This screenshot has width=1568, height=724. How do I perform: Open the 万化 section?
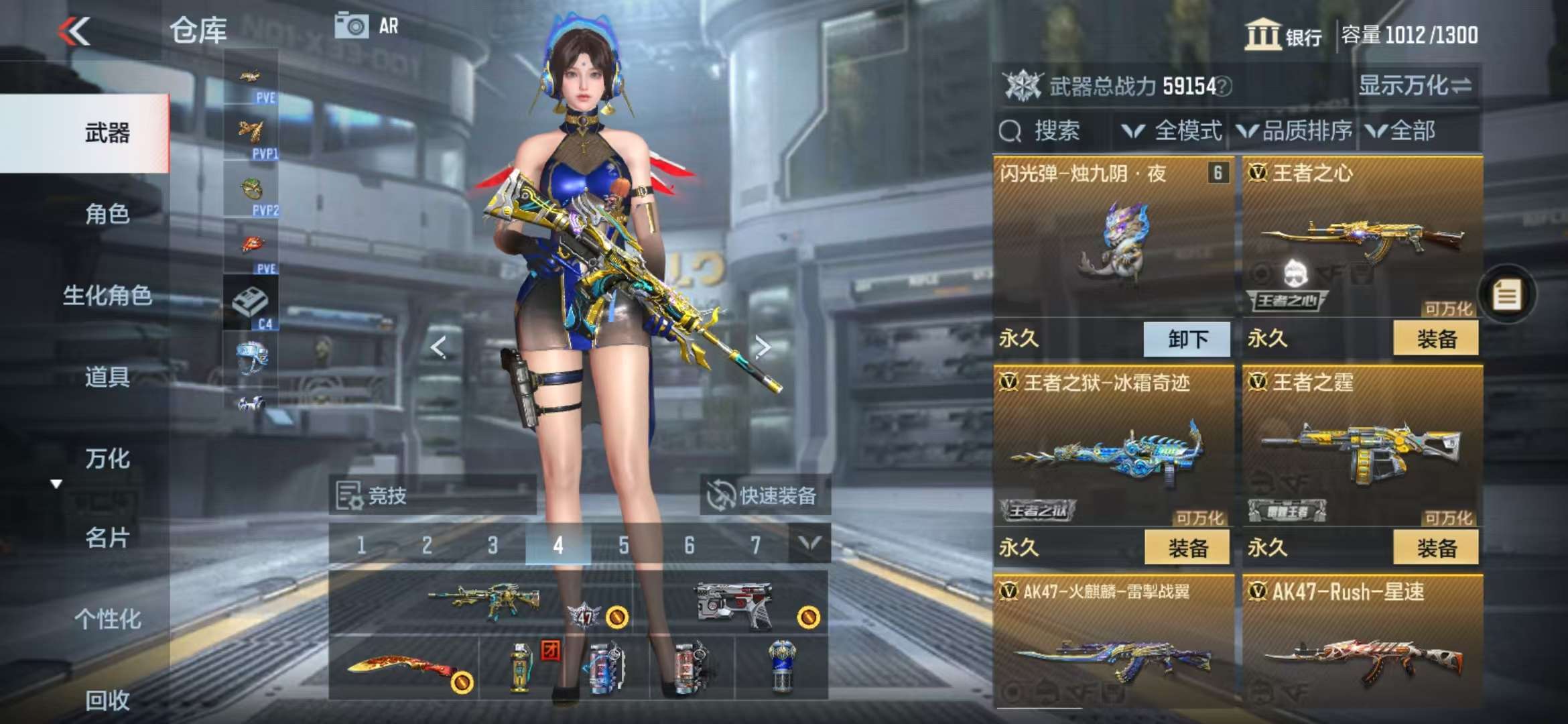pos(107,459)
